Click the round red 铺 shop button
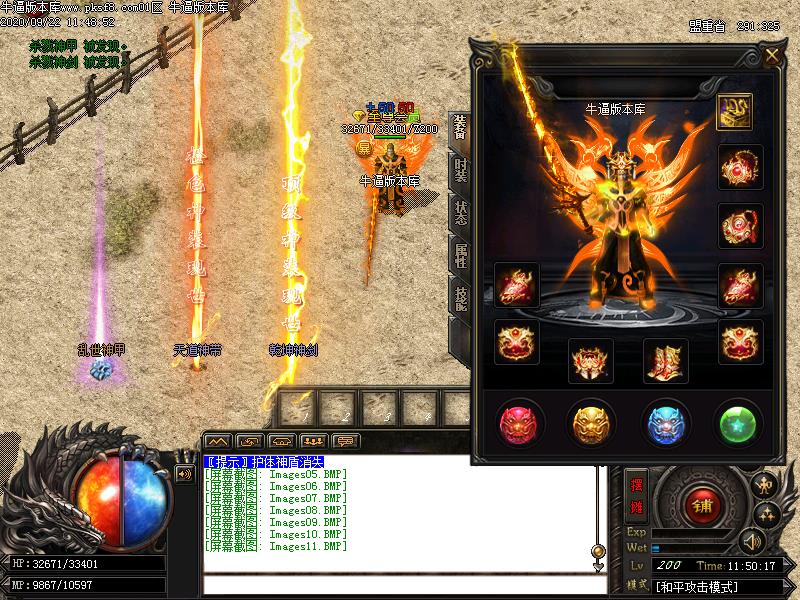This screenshot has width=800, height=600. pos(699,505)
